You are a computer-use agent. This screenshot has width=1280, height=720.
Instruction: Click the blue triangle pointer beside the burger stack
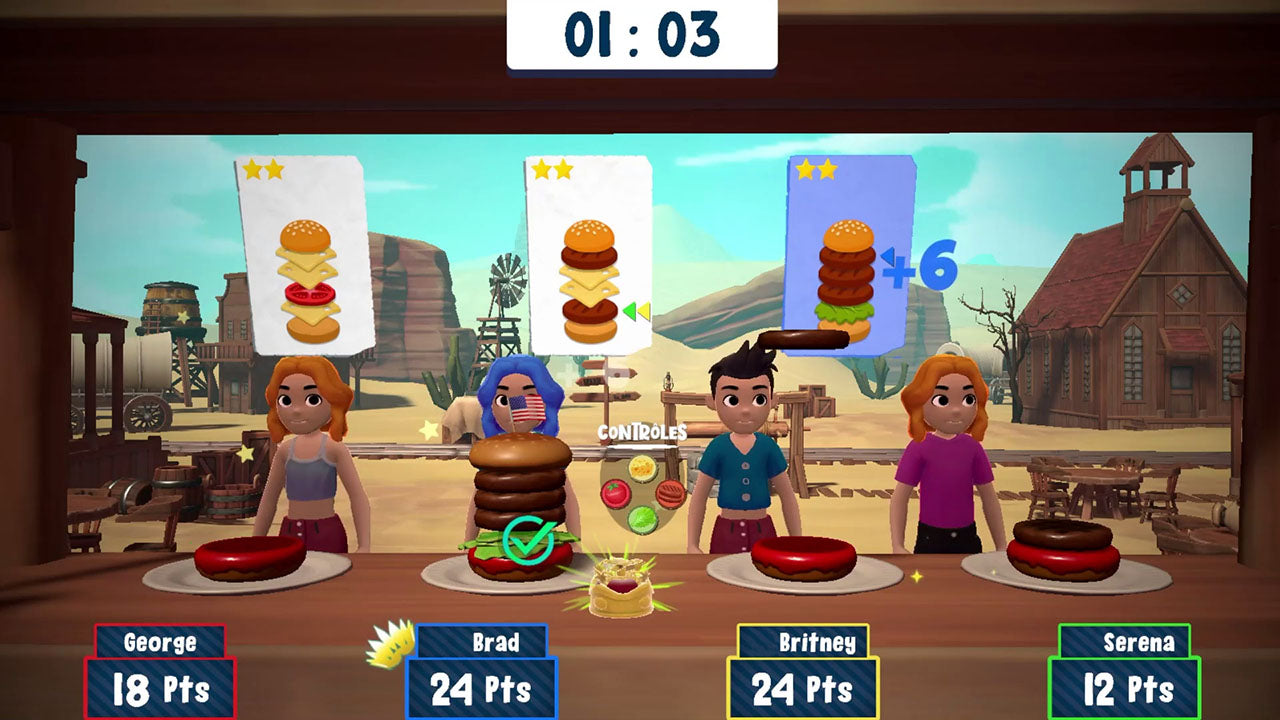click(x=889, y=257)
